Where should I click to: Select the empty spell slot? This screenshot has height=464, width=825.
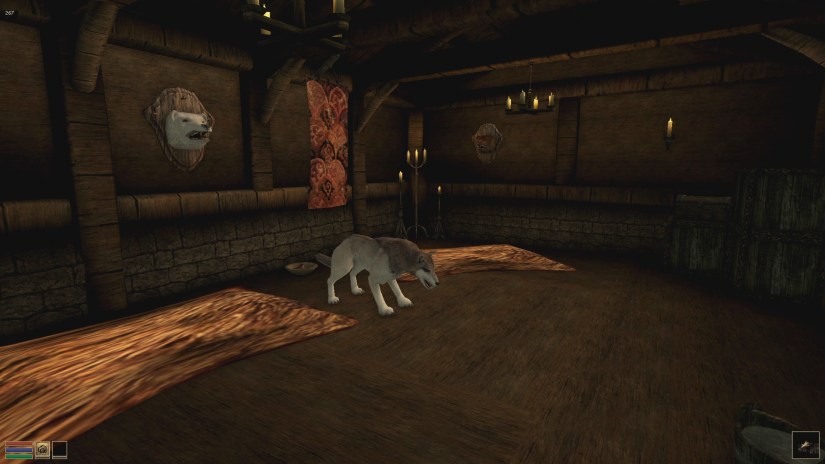coord(60,450)
